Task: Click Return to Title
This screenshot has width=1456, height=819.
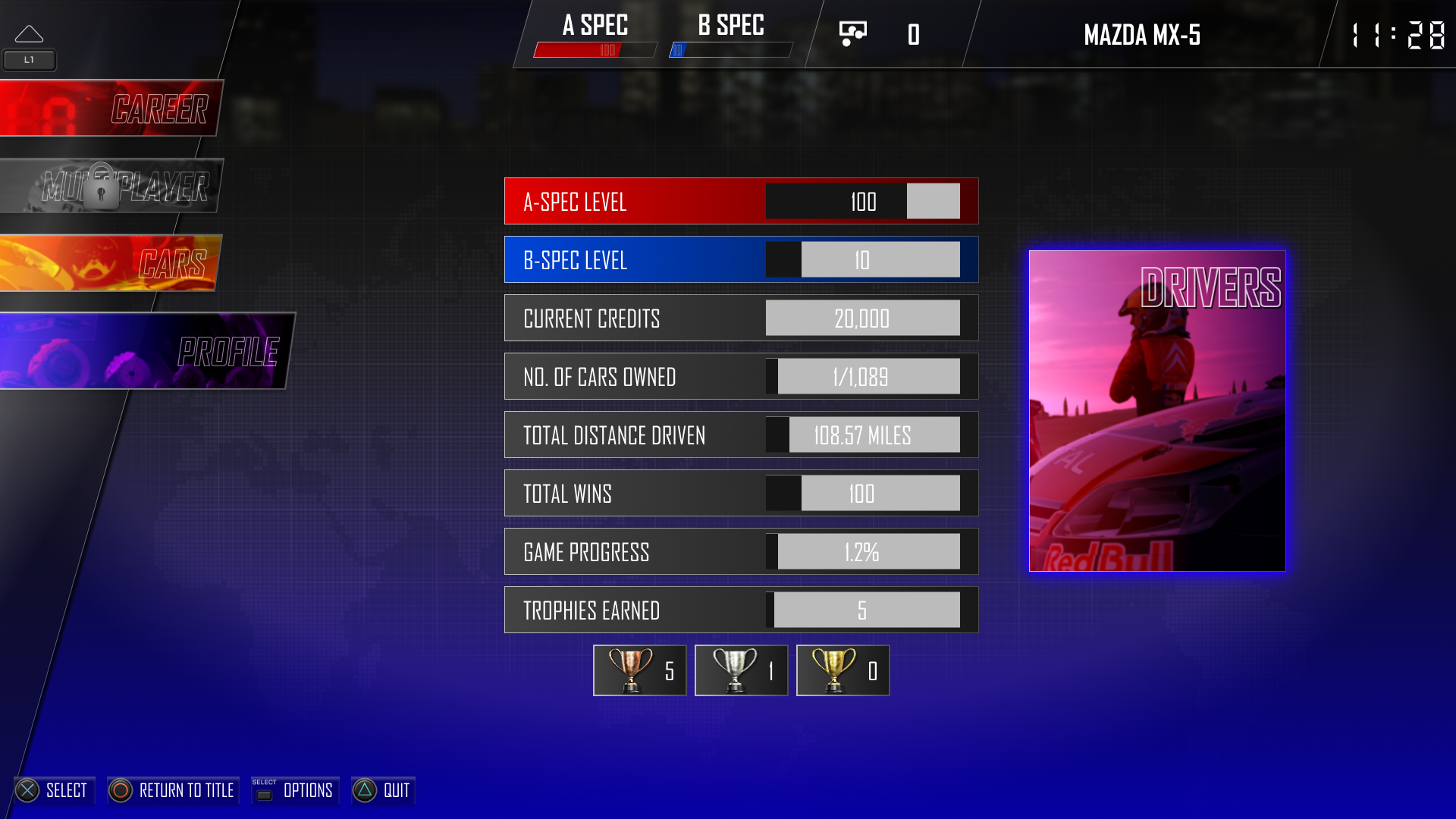Action: [173, 790]
